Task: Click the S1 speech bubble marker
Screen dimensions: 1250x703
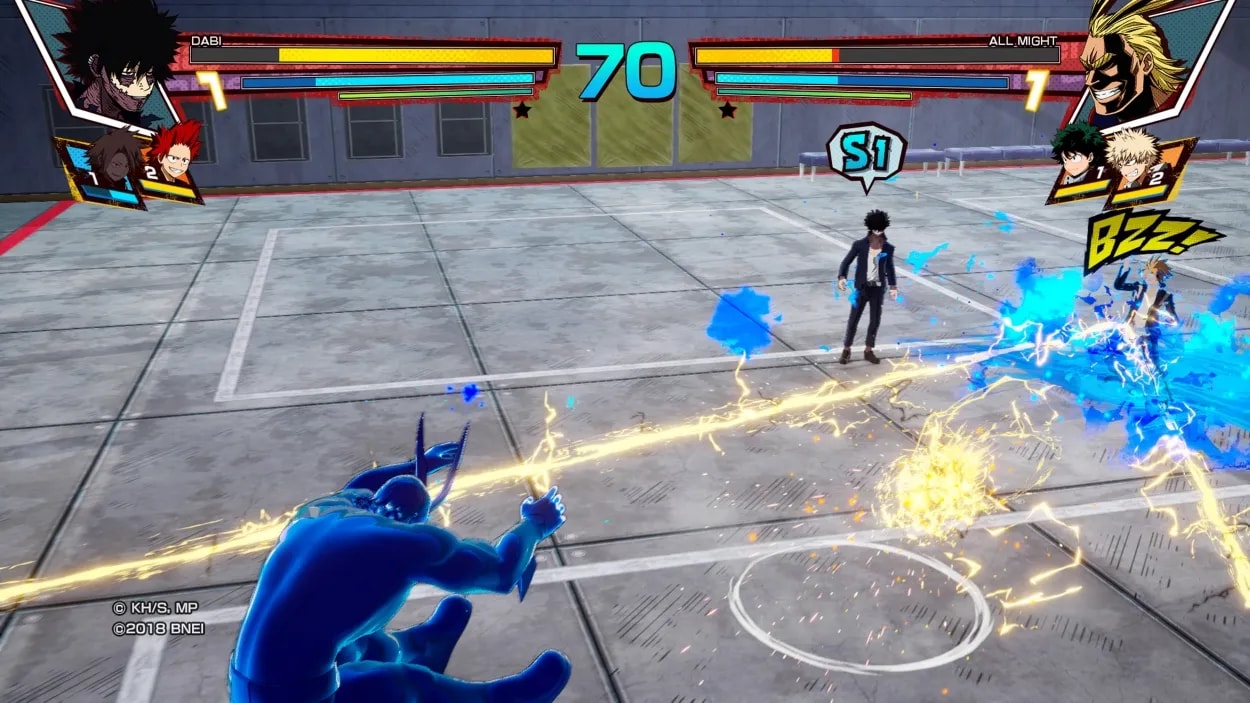Action: click(865, 153)
